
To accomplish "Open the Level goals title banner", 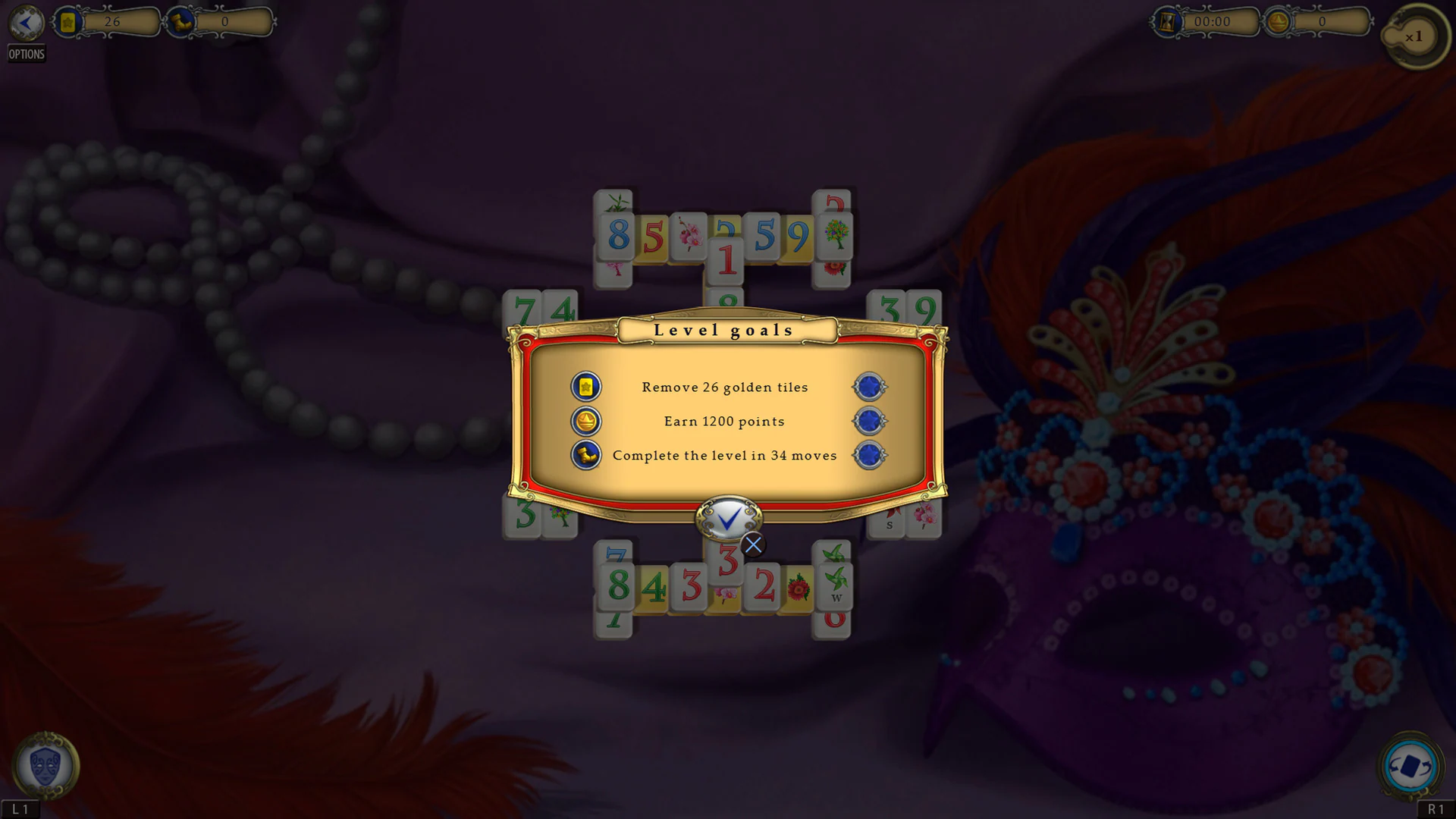I will (x=723, y=329).
